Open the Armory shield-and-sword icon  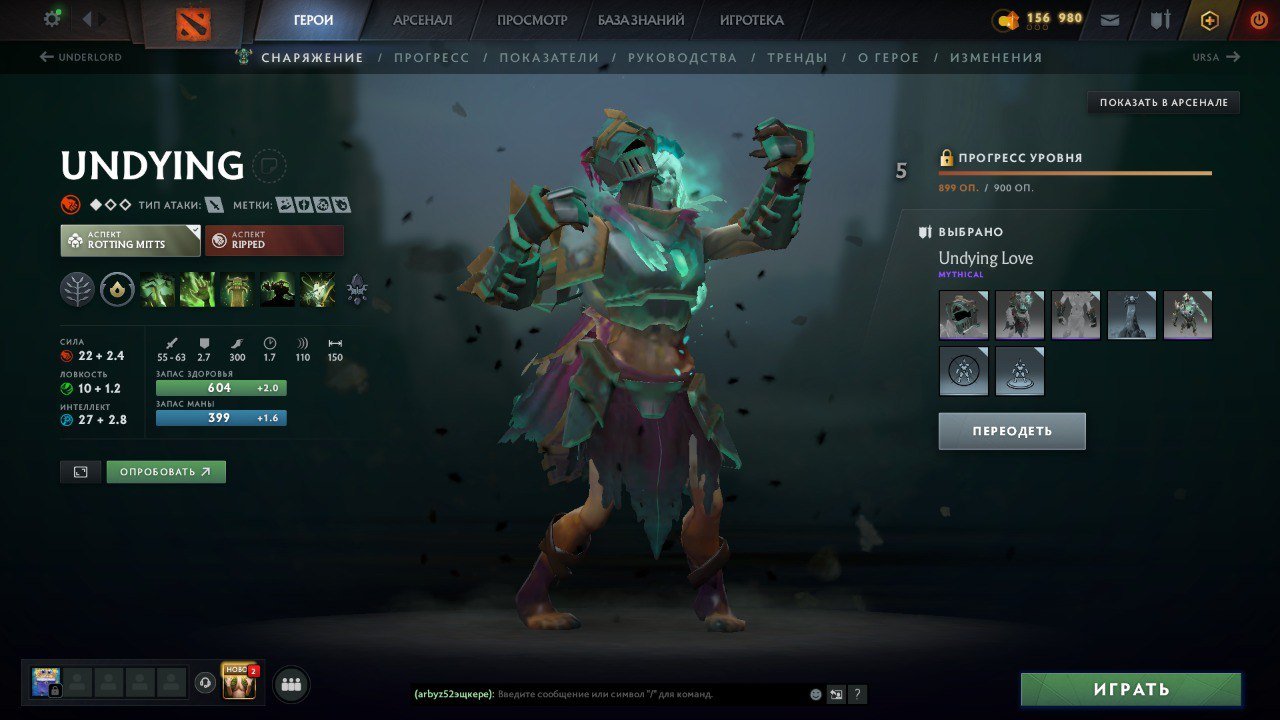click(1161, 18)
